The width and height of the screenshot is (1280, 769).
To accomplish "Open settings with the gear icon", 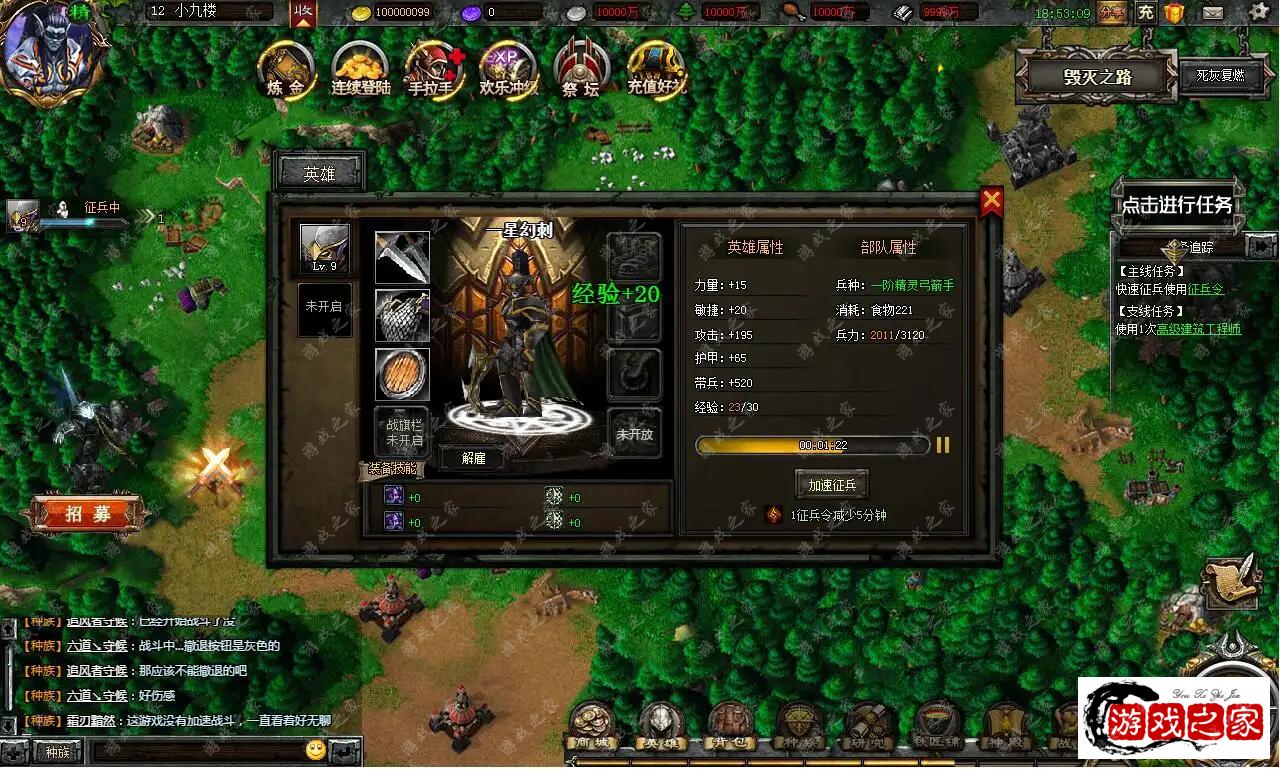I will tap(1258, 13).
